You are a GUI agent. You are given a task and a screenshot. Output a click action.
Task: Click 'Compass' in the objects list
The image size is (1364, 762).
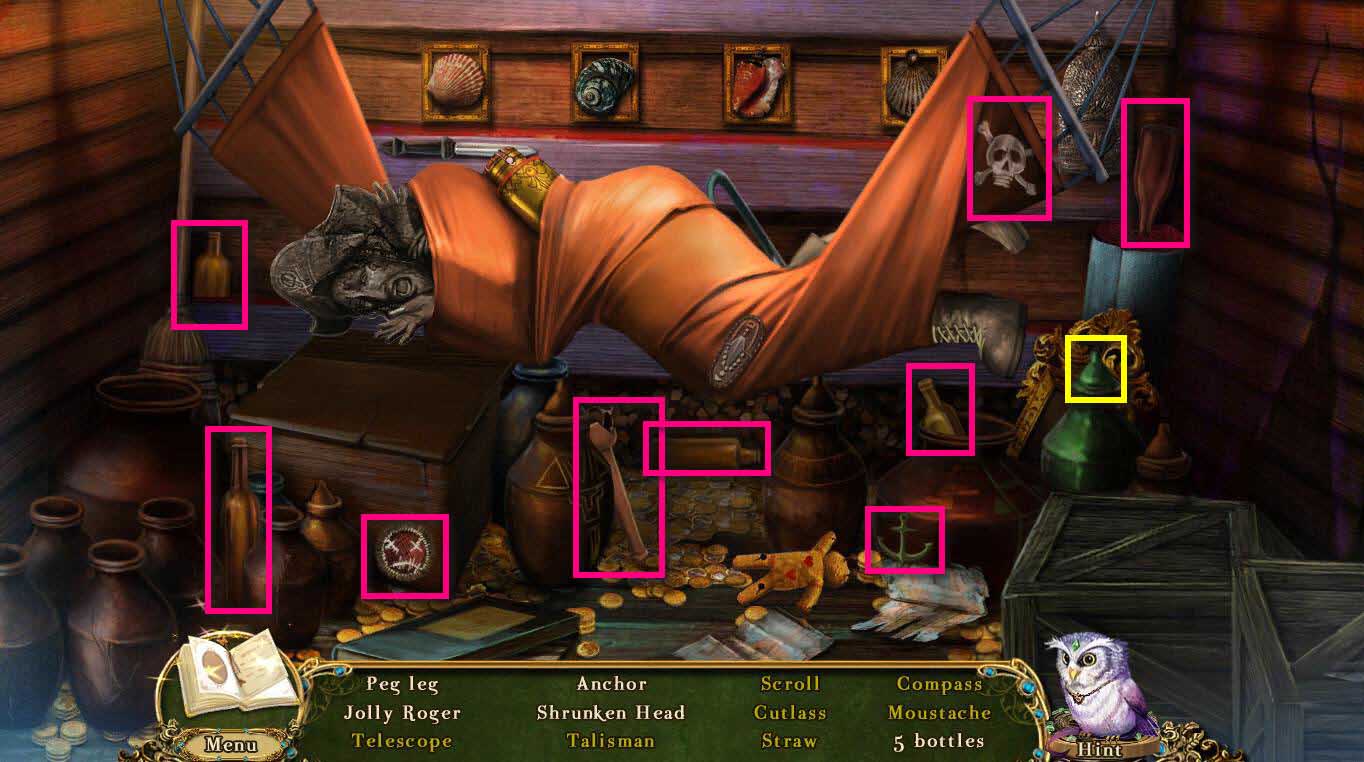(938, 684)
